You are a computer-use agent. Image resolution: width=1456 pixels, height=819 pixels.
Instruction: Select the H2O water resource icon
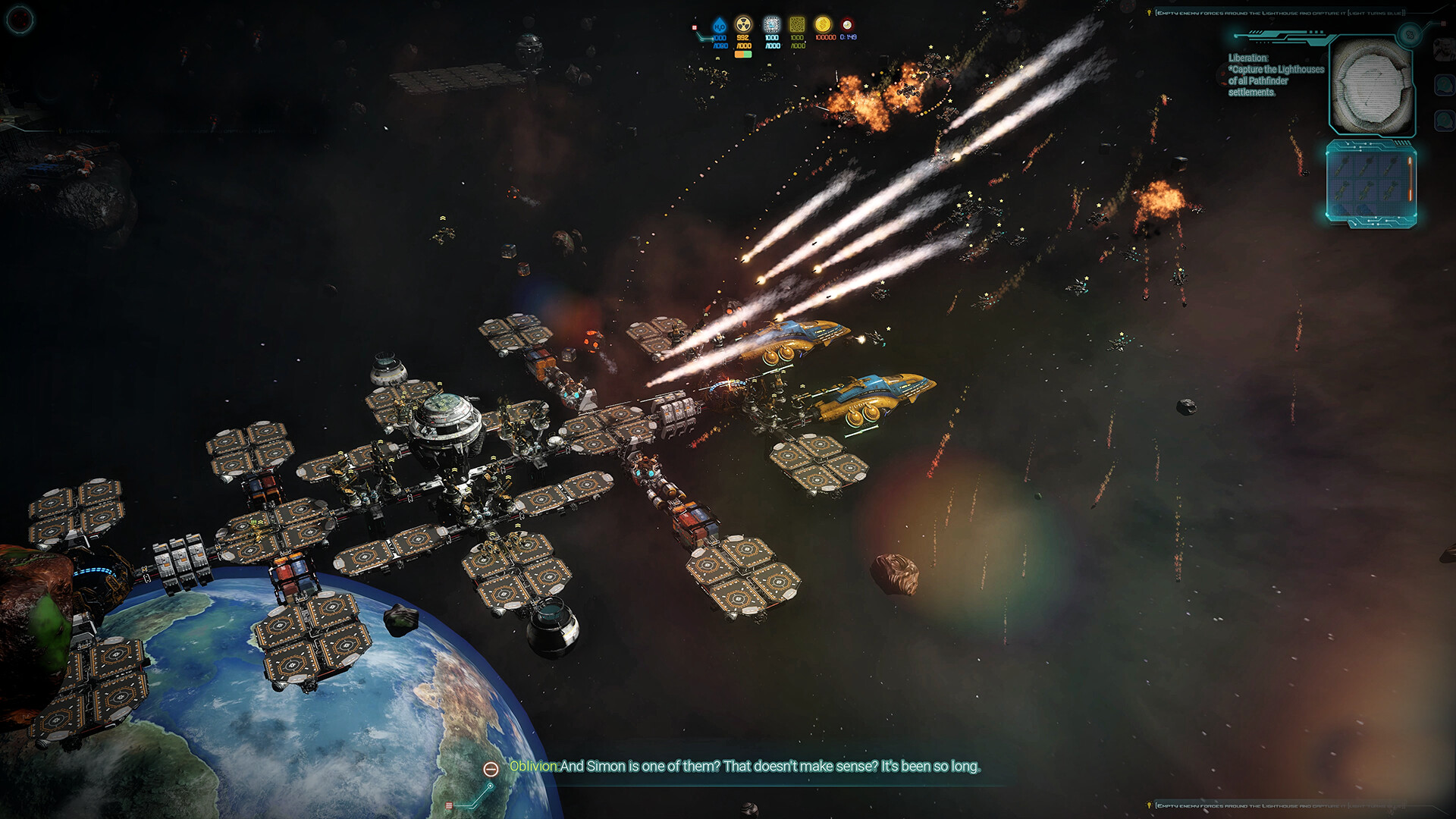coord(719,26)
